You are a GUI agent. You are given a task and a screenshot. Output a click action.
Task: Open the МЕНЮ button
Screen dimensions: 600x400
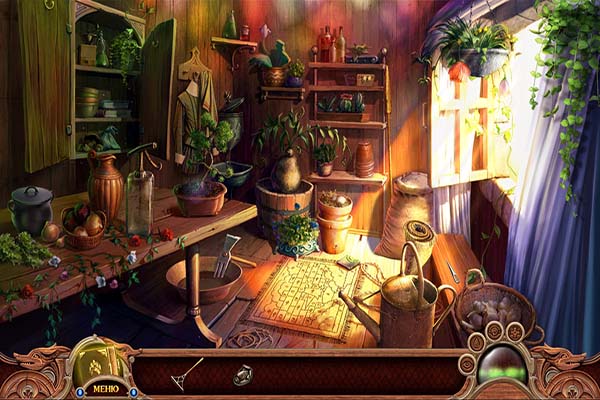click(x=105, y=388)
